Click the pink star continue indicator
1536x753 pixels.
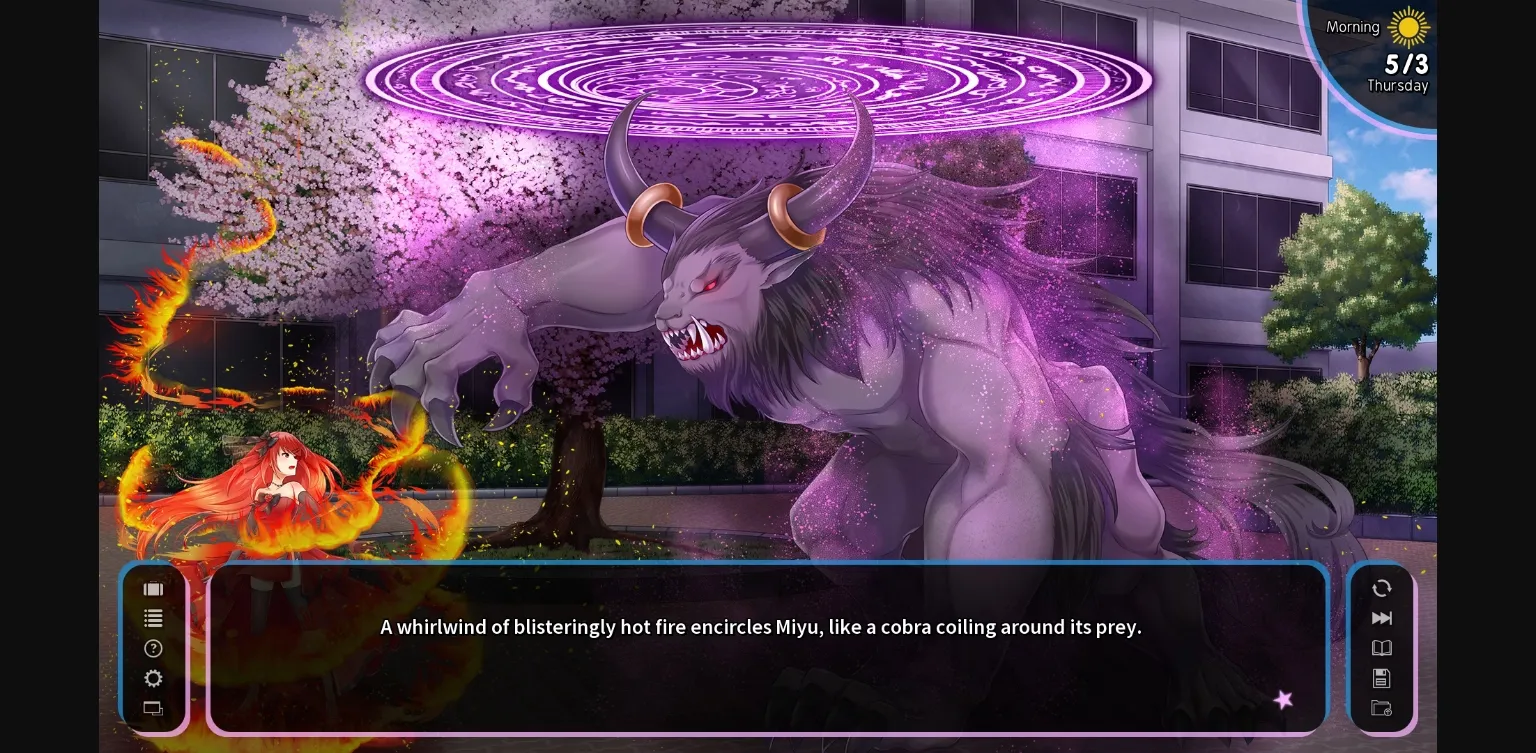tap(1284, 700)
